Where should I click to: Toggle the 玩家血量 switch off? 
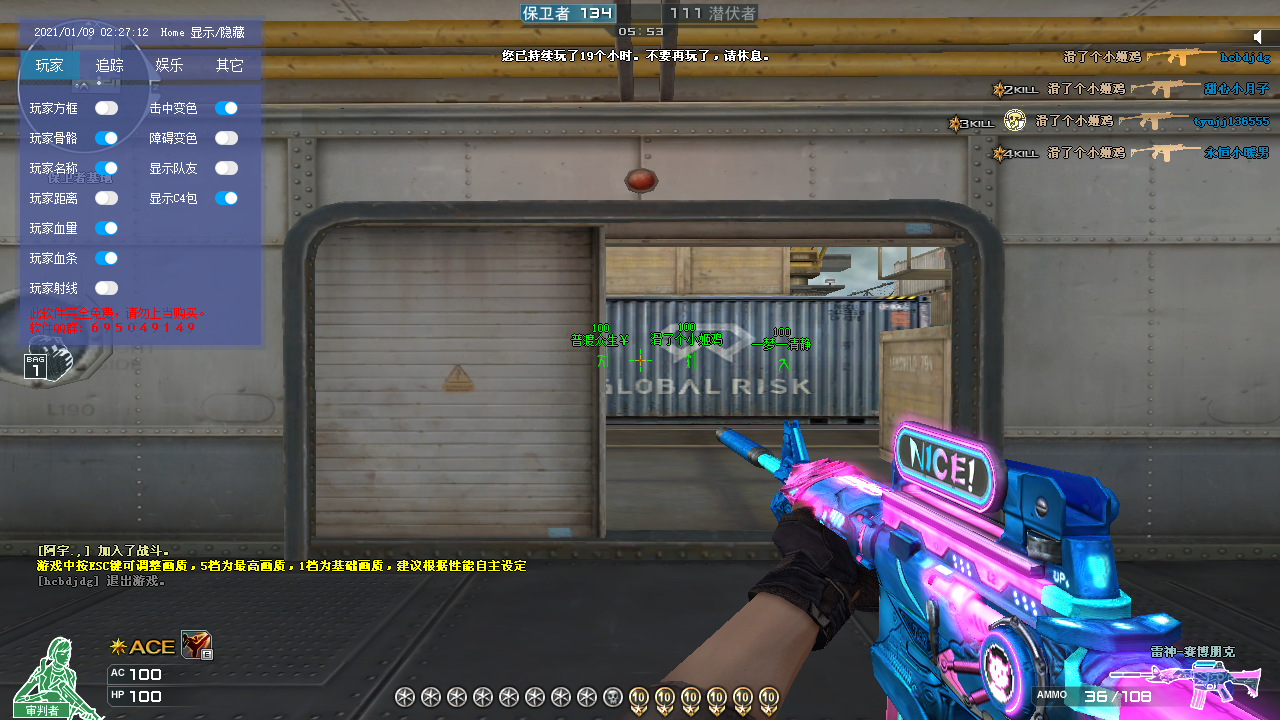(x=106, y=228)
